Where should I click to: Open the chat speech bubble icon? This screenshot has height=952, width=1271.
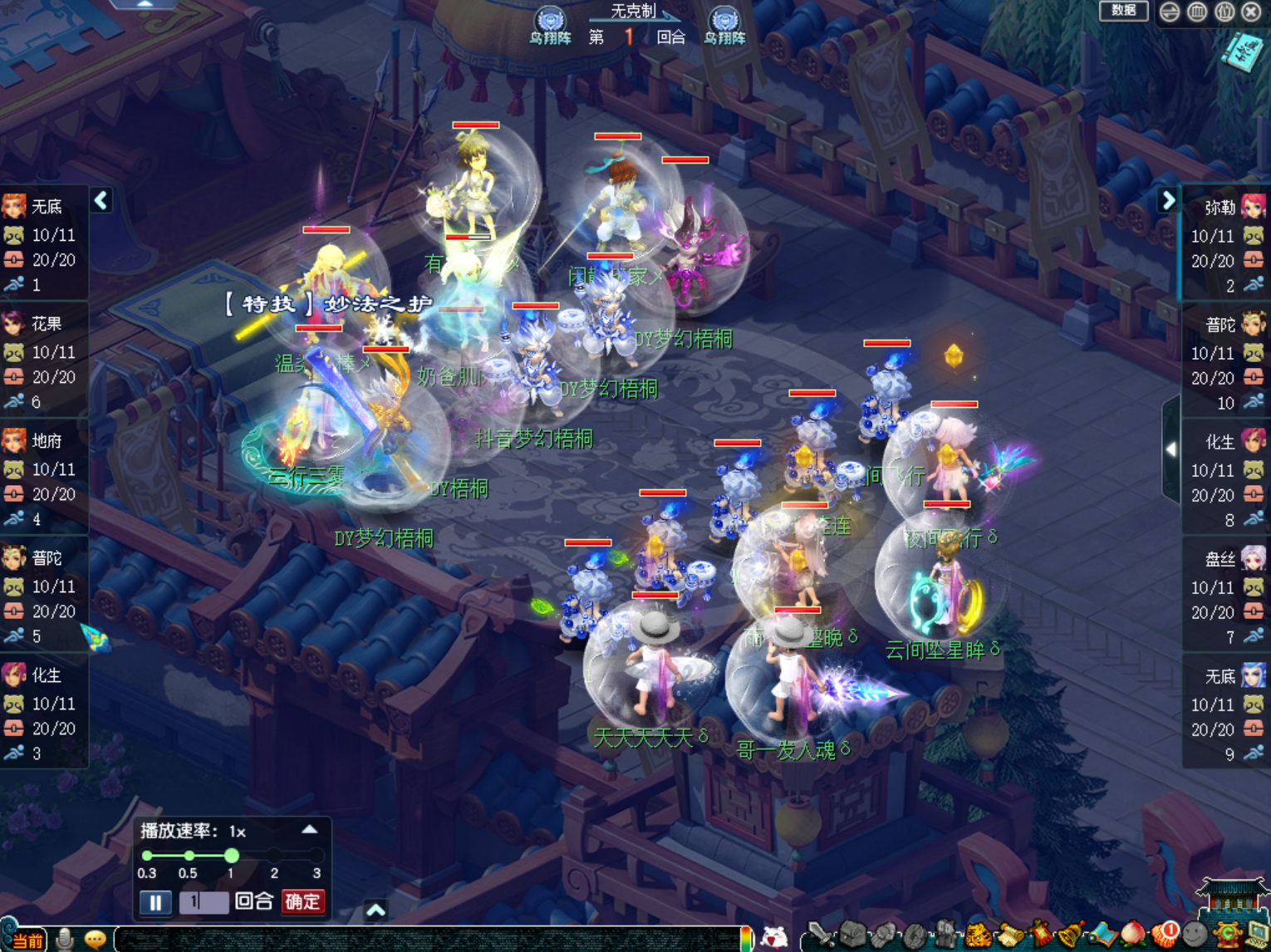95,940
